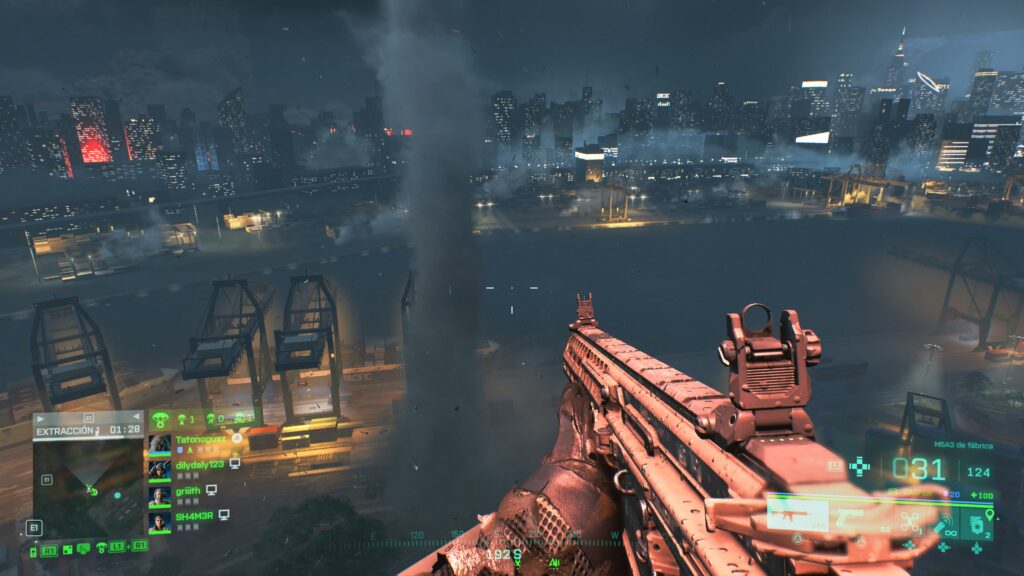Select the primary assault rifle slot
This screenshot has width=1024, height=576.
[796, 514]
